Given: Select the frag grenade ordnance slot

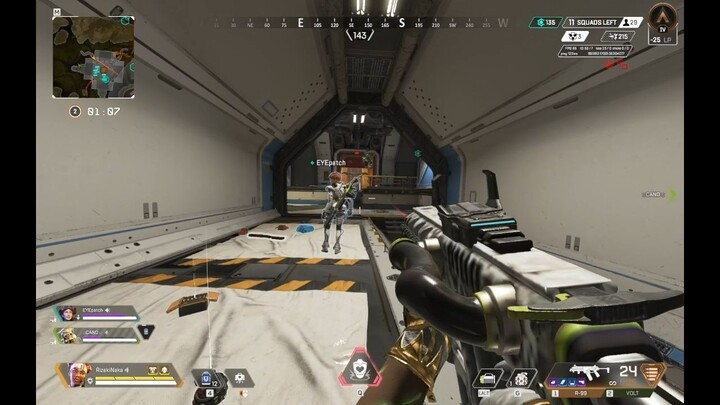Looking at the screenshot, I should click(521, 378).
